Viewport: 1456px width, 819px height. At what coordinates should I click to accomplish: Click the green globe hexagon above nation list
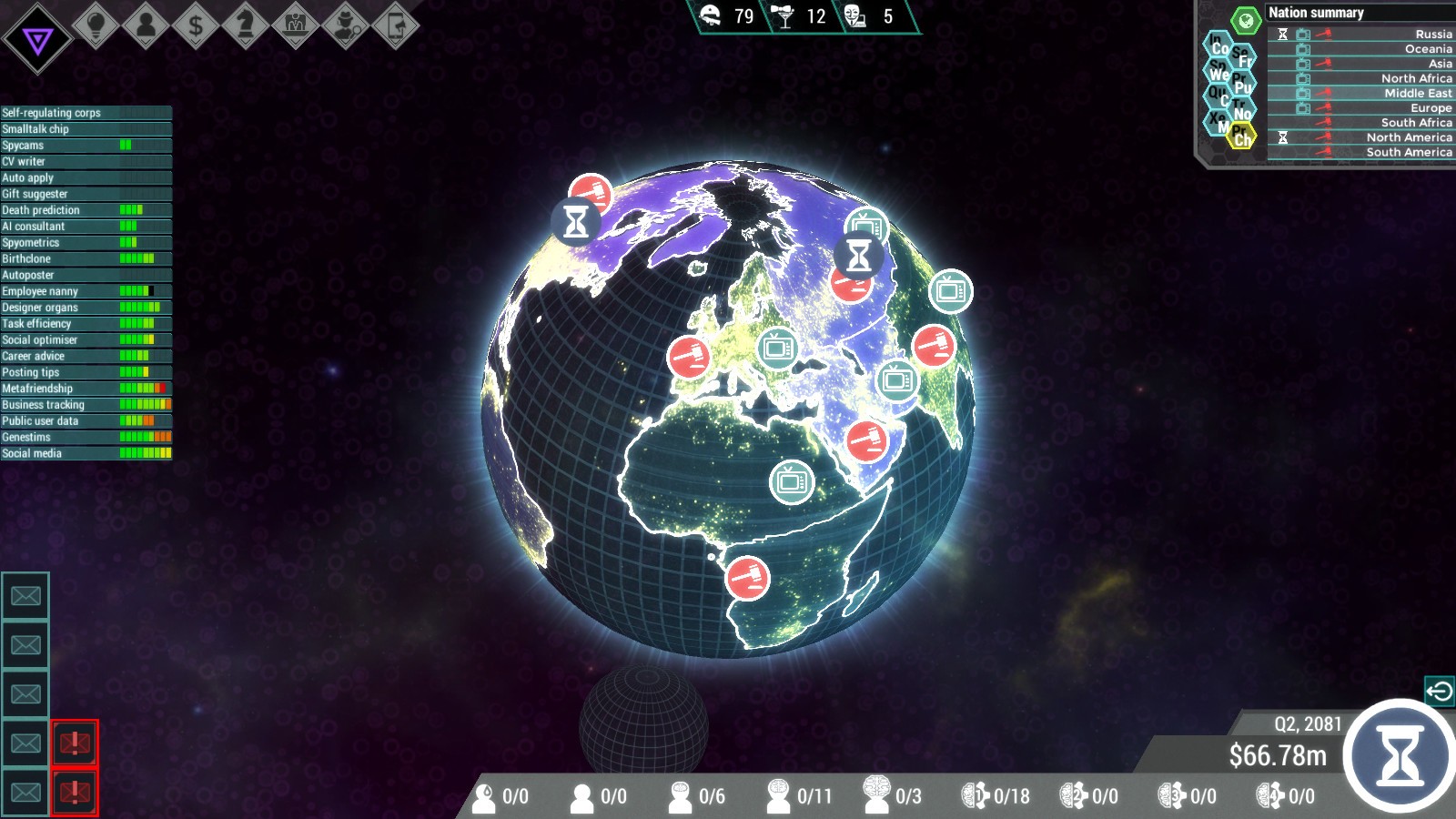(1246, 20)
